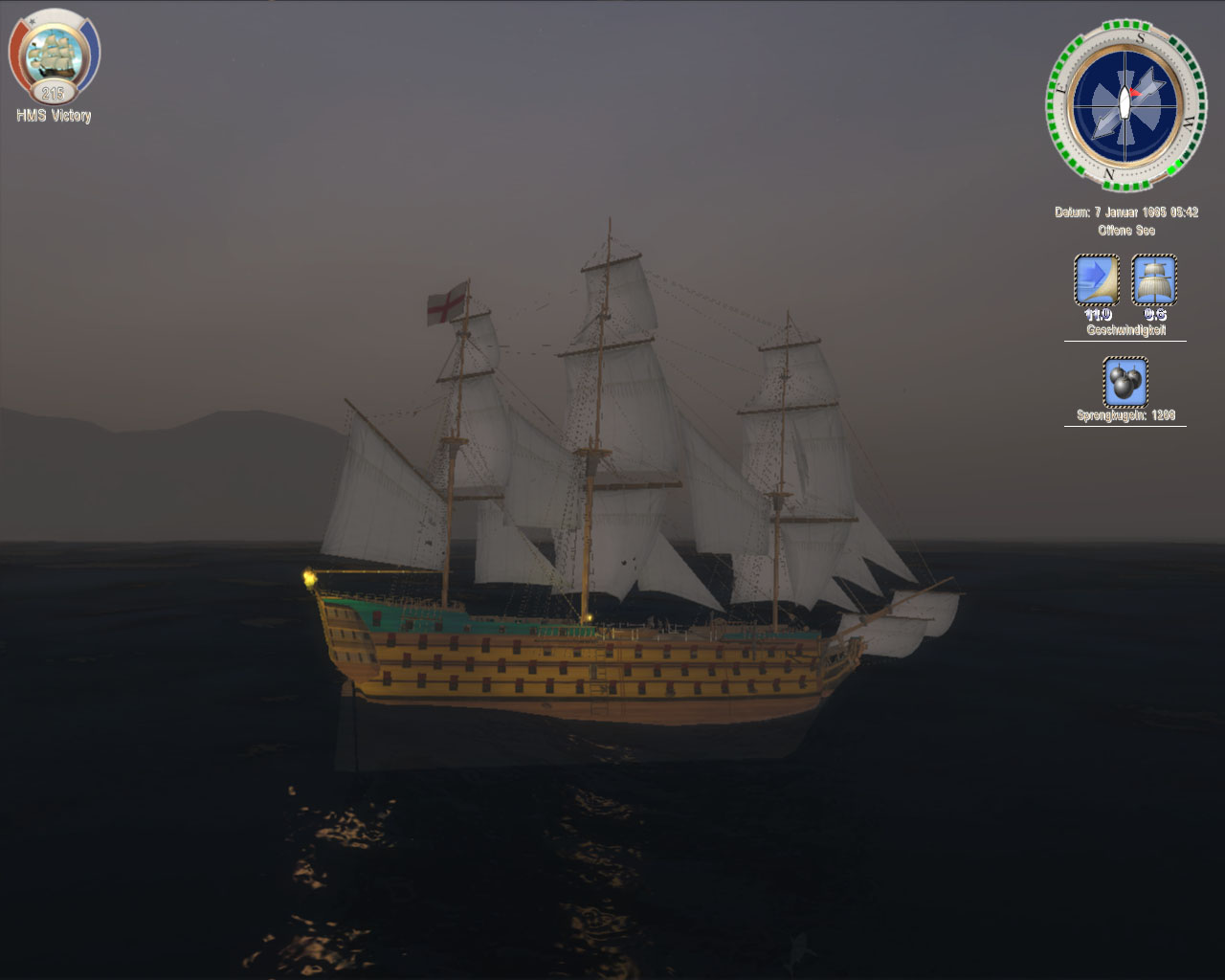Image resolution: width=1225 pixels, height=980 pixels.
Task: Click the ship sail speed icon
Action: [x=1154, y=278]
